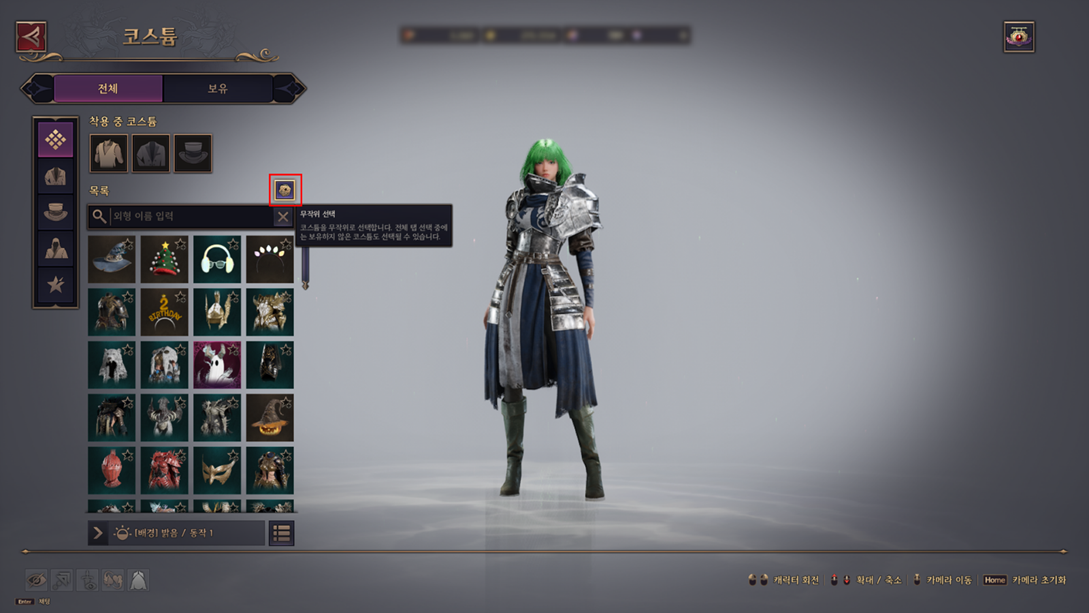Click the random costume selection dice button
This screenshot has width=1089, height=613.
coord(285,189)
